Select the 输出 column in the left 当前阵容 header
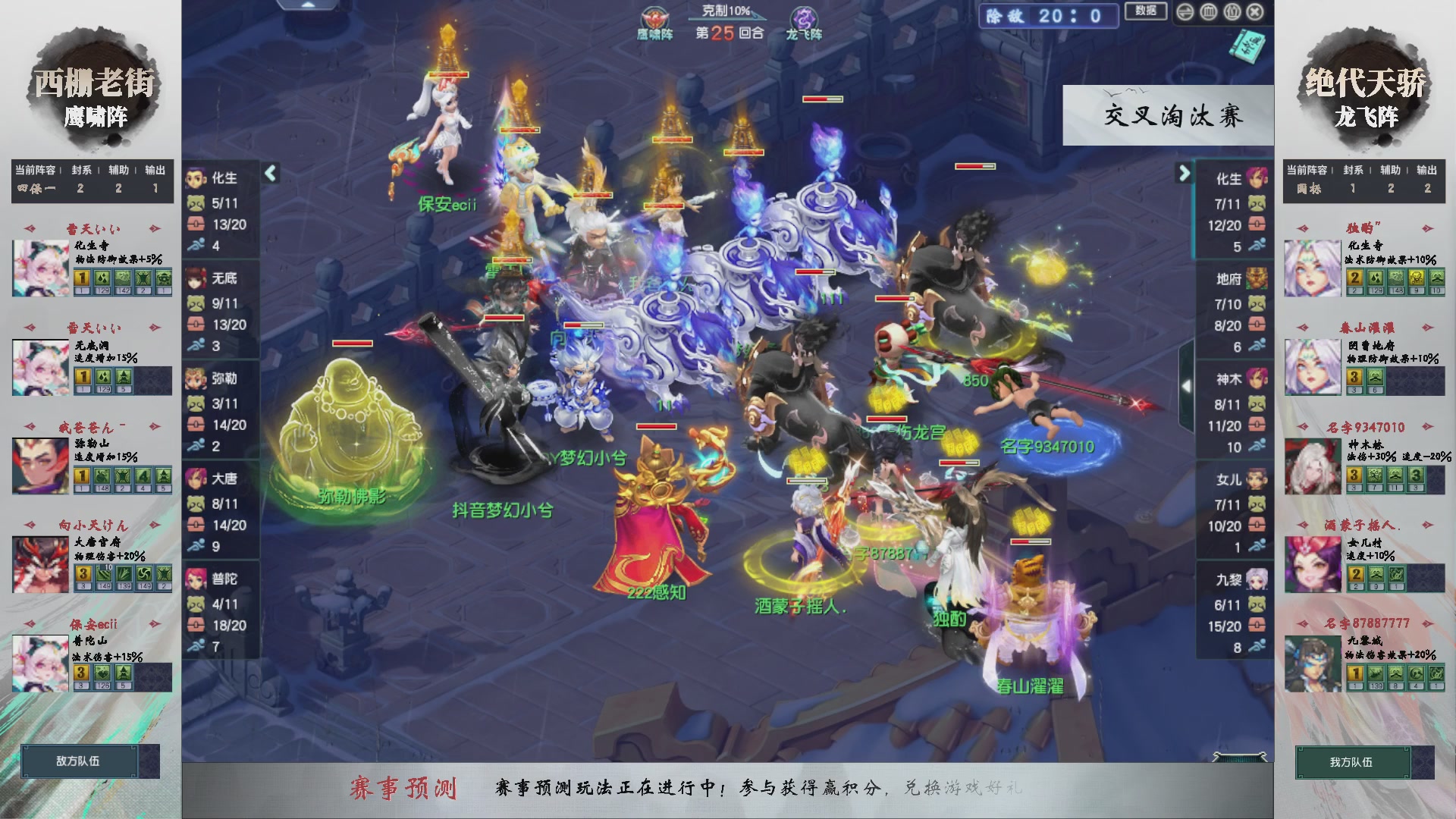 point(155,171)
